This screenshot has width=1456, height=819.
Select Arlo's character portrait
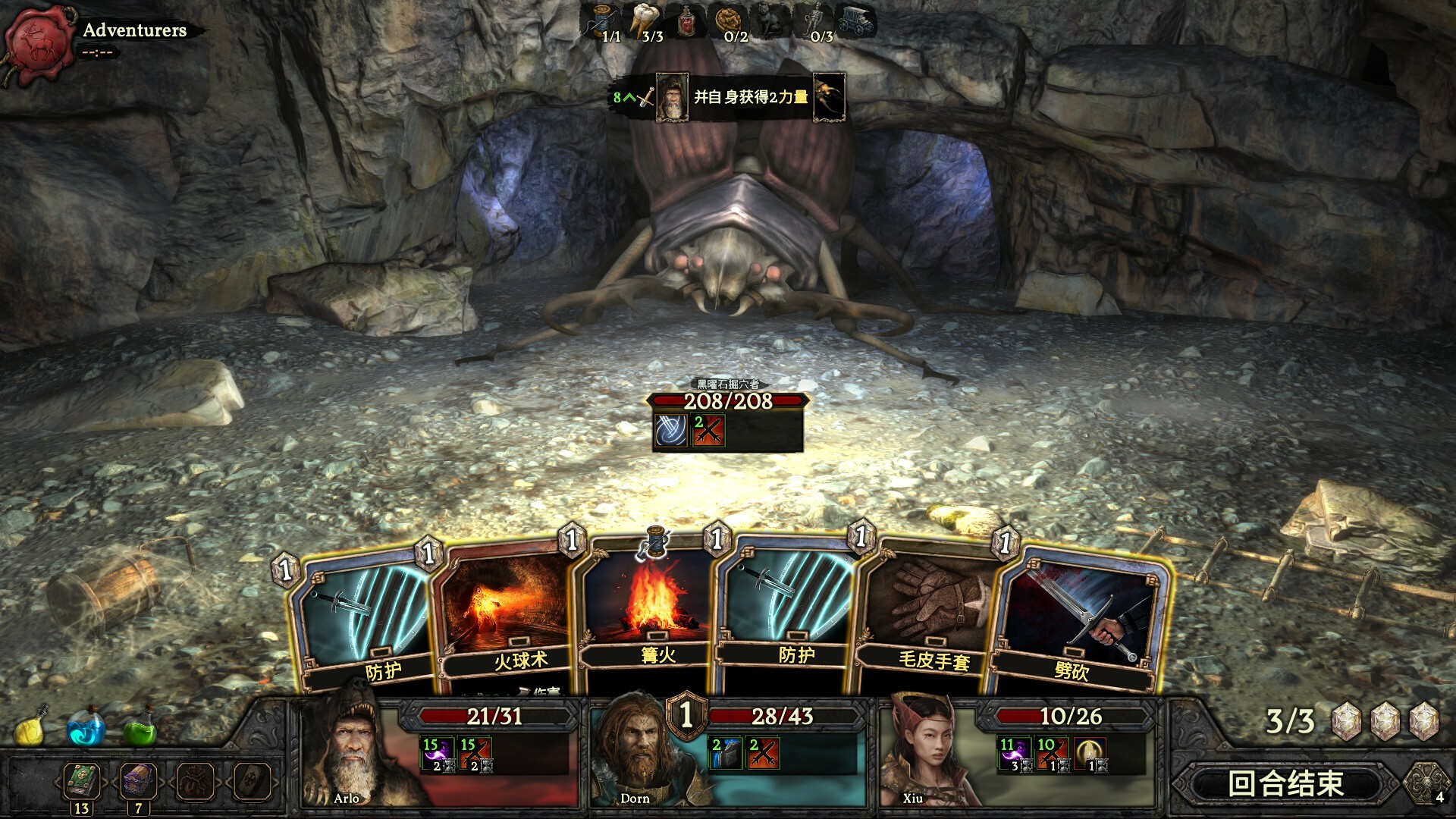pos(349,751)
